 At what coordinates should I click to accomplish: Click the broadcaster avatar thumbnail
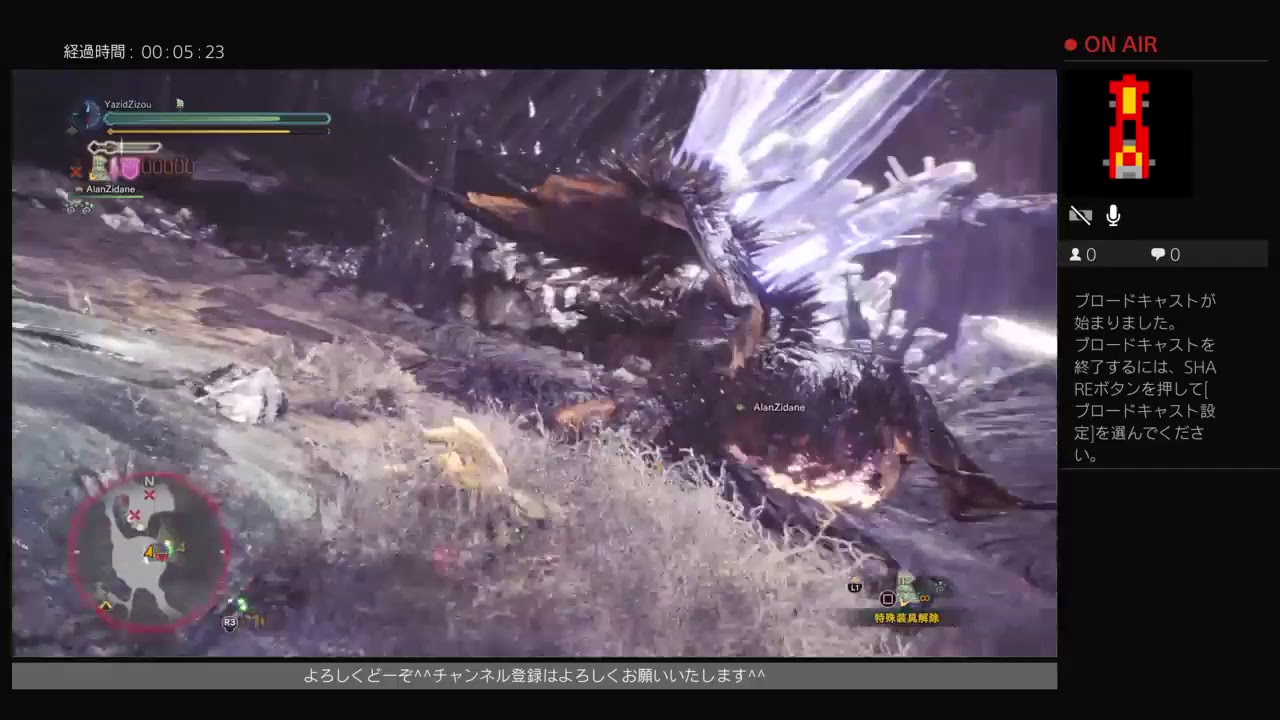1128,132
